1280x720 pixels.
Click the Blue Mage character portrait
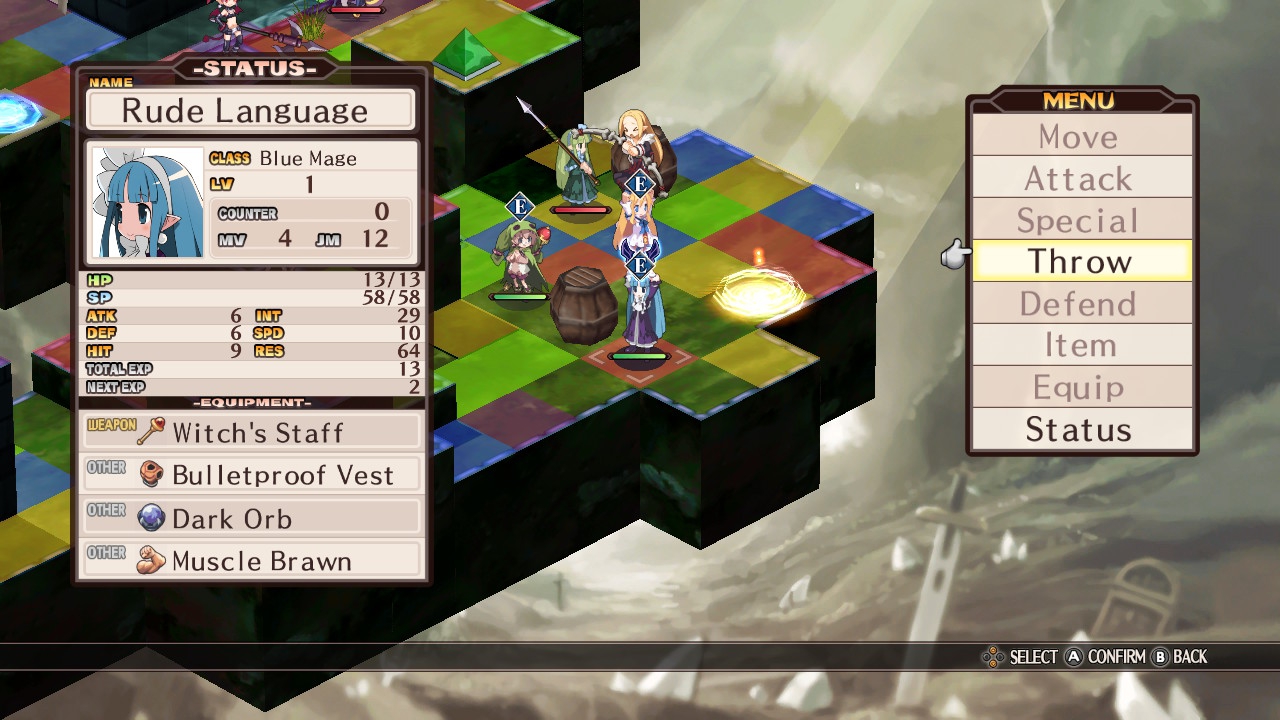coord(147,203)
